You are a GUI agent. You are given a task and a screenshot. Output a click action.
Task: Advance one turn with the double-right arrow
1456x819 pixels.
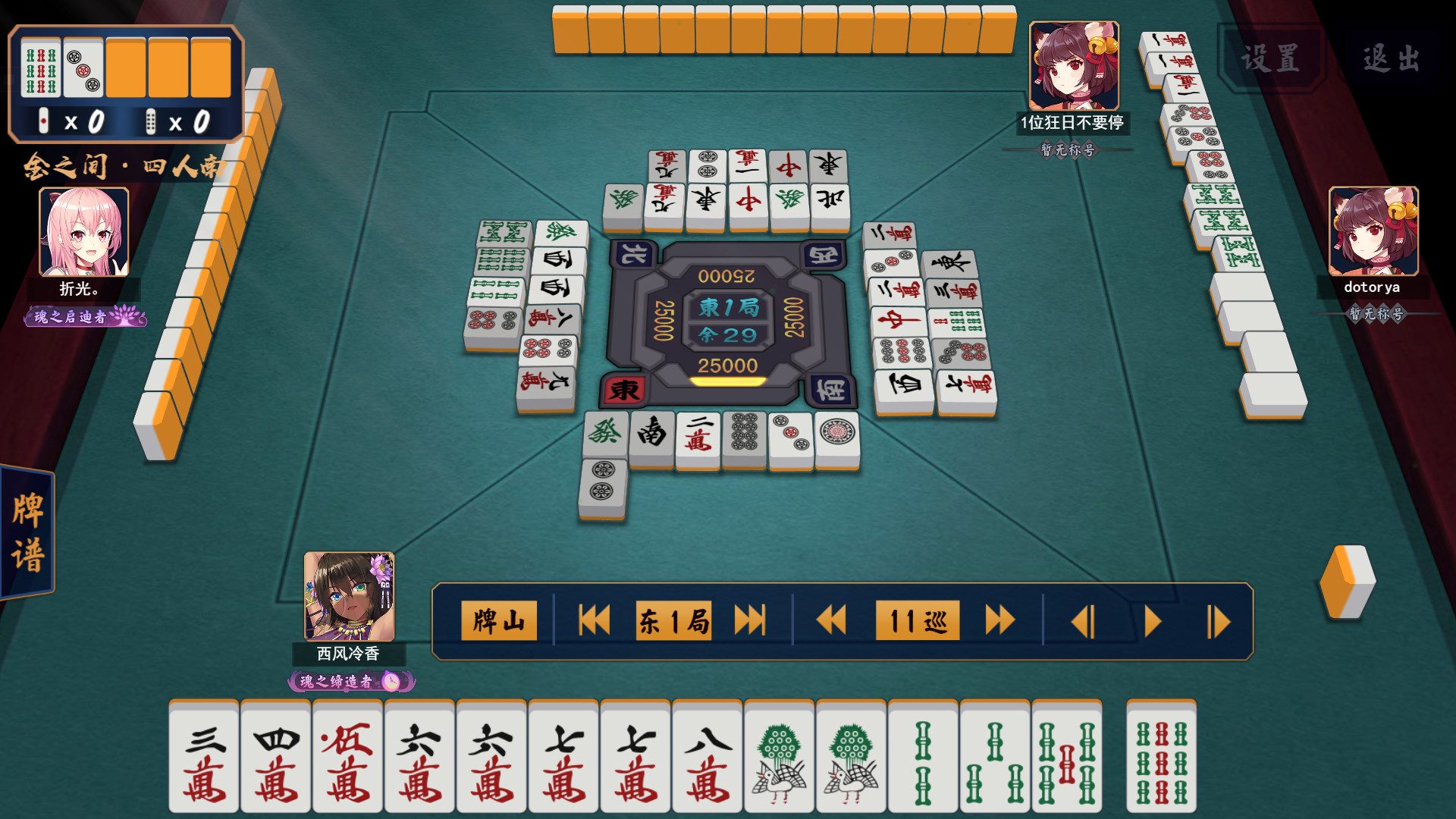(999, 620)
